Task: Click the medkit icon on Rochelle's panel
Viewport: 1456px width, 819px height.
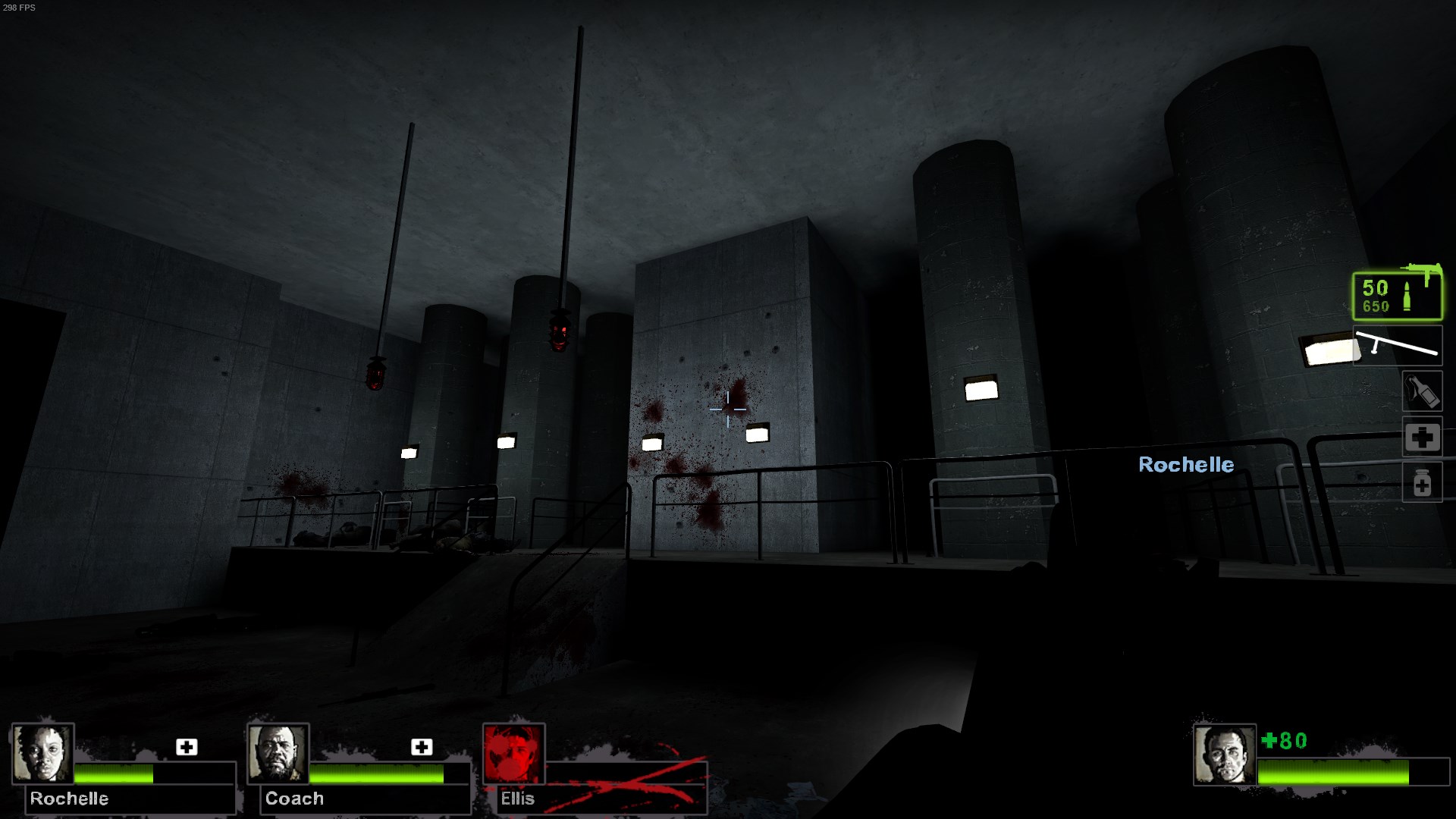Action: point(187,747)
